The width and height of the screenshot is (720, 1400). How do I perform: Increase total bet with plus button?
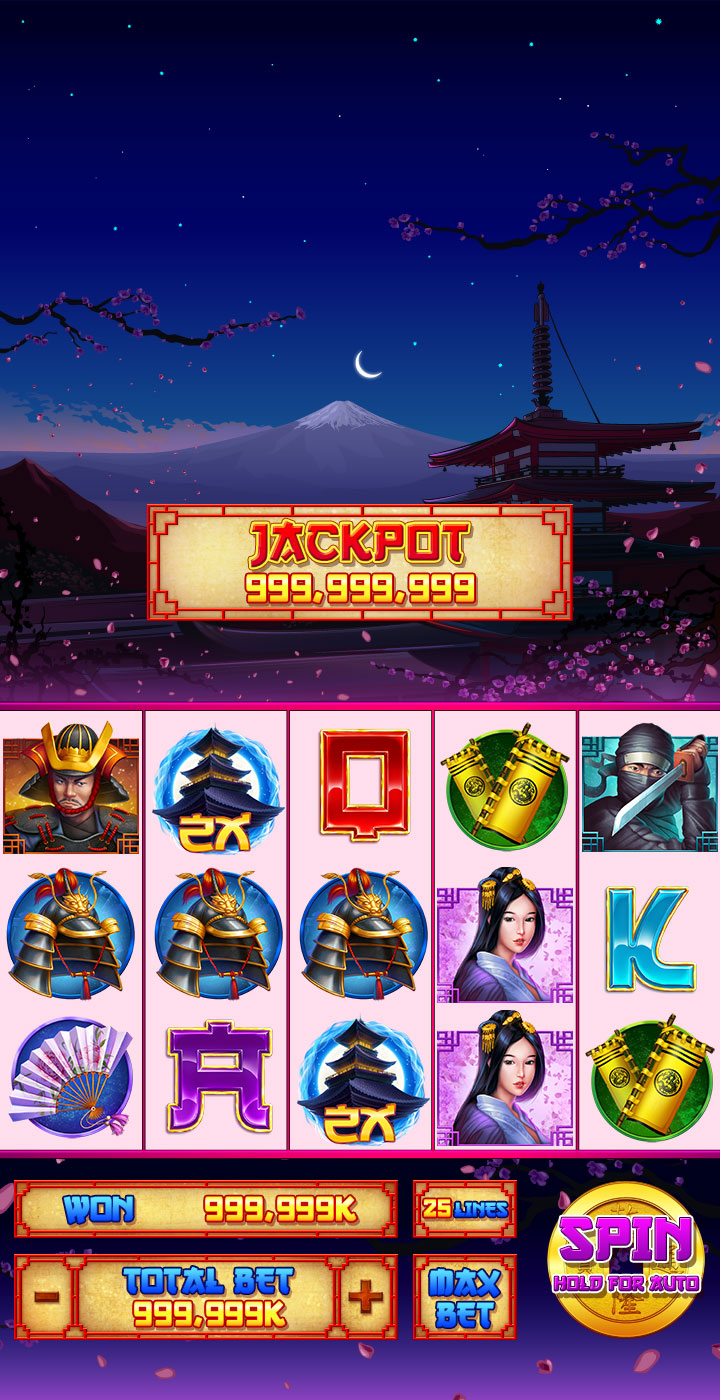point(366,1297)
